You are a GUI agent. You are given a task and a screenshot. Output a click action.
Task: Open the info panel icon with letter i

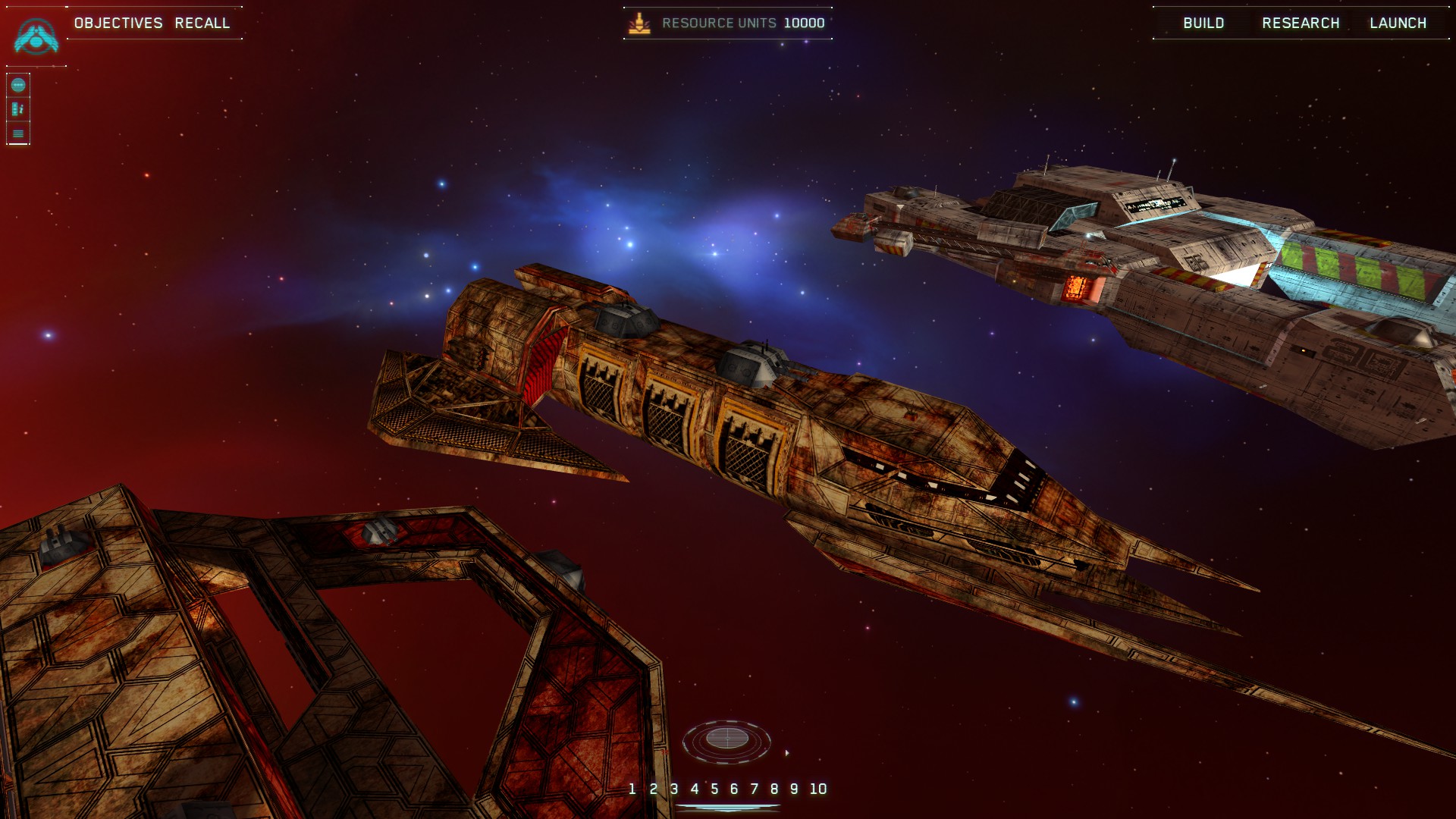tap(18, 109)
